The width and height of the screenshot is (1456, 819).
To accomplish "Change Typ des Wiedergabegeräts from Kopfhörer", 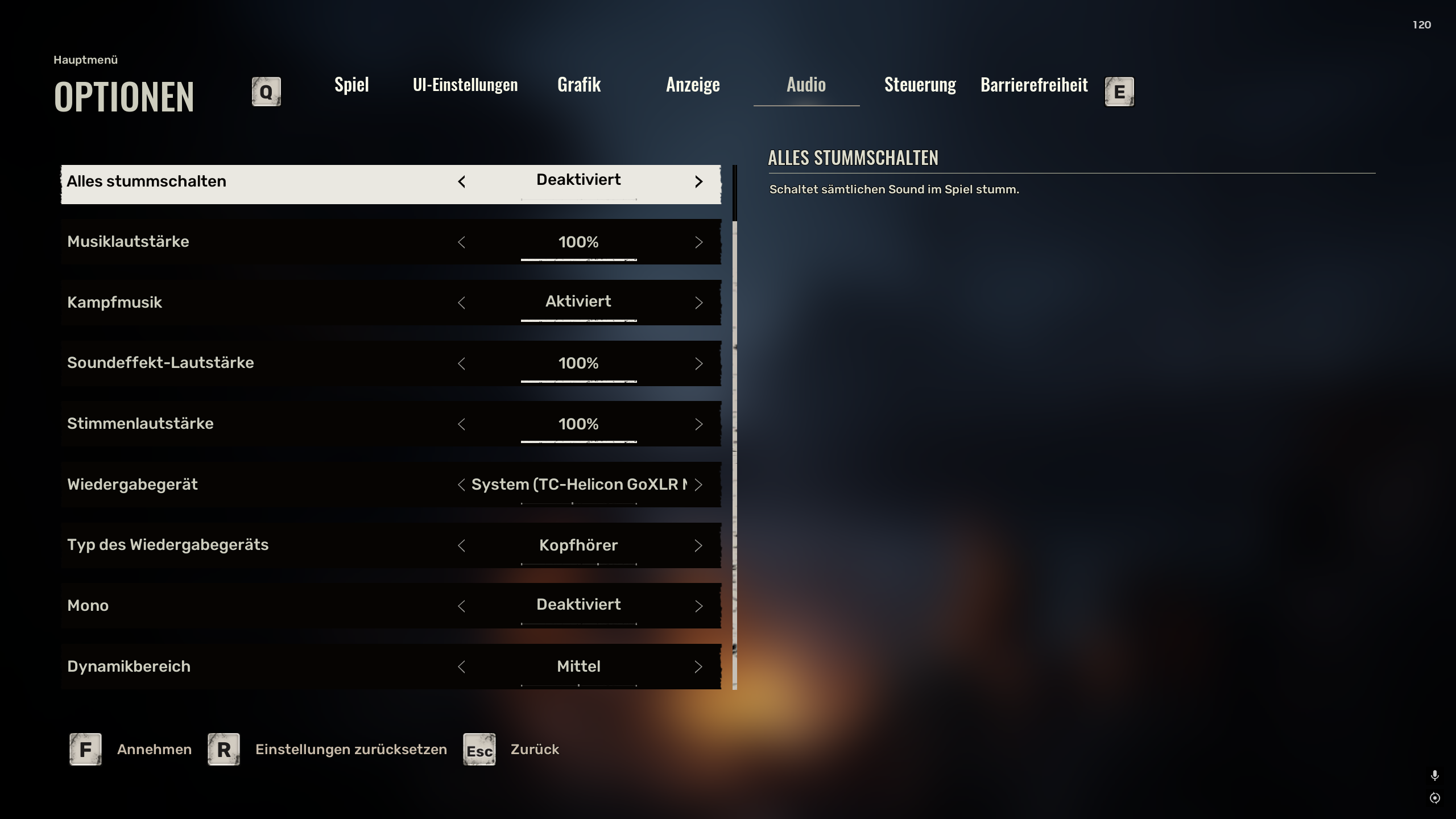I will point(698,546).
